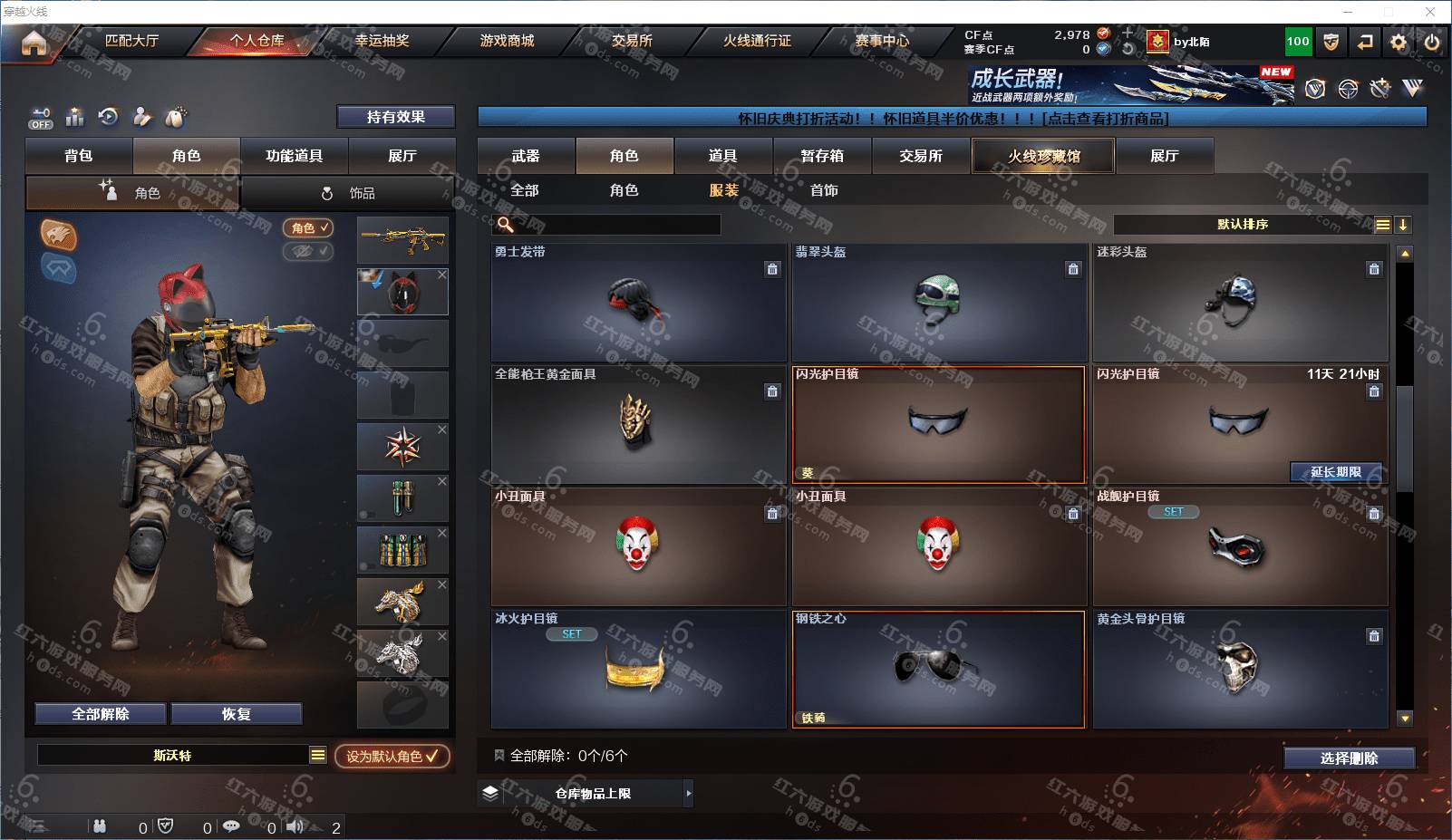Click the 选择删除 button

point(1349,758)
